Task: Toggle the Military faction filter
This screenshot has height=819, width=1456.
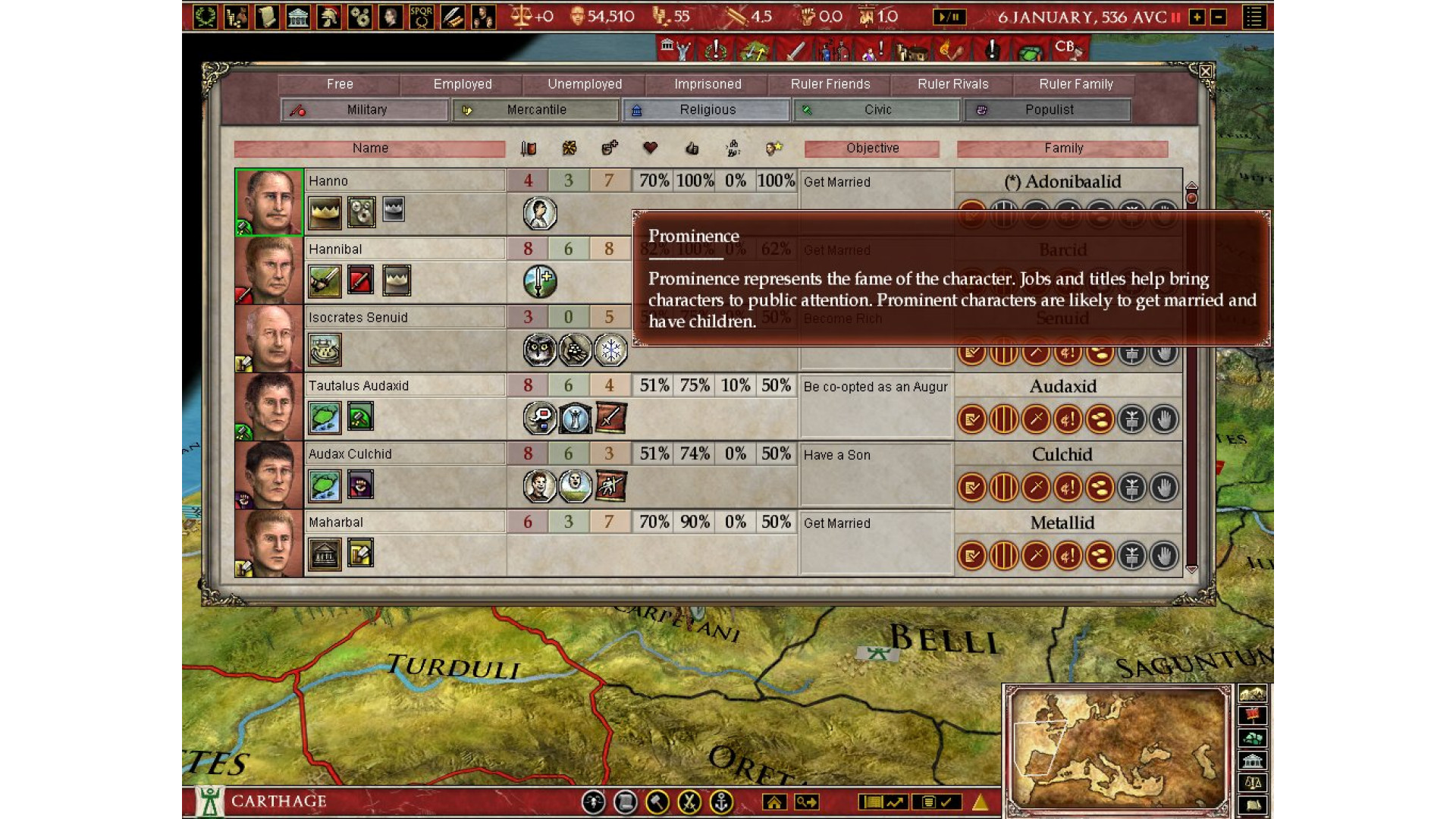Action: coord(366,110)
